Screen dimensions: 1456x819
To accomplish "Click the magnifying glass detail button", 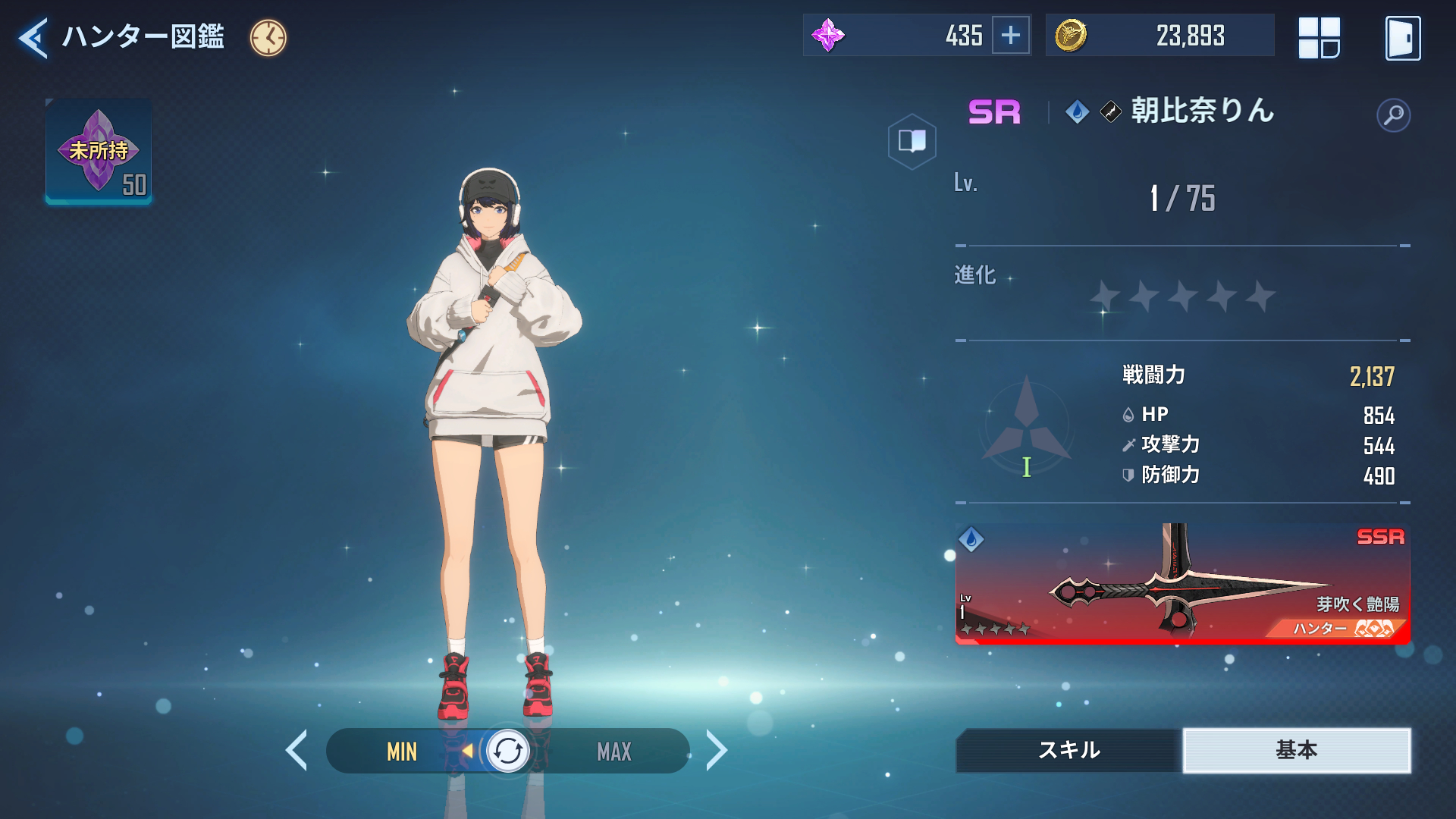I will pyautogui.click(x=1393, y=115).
